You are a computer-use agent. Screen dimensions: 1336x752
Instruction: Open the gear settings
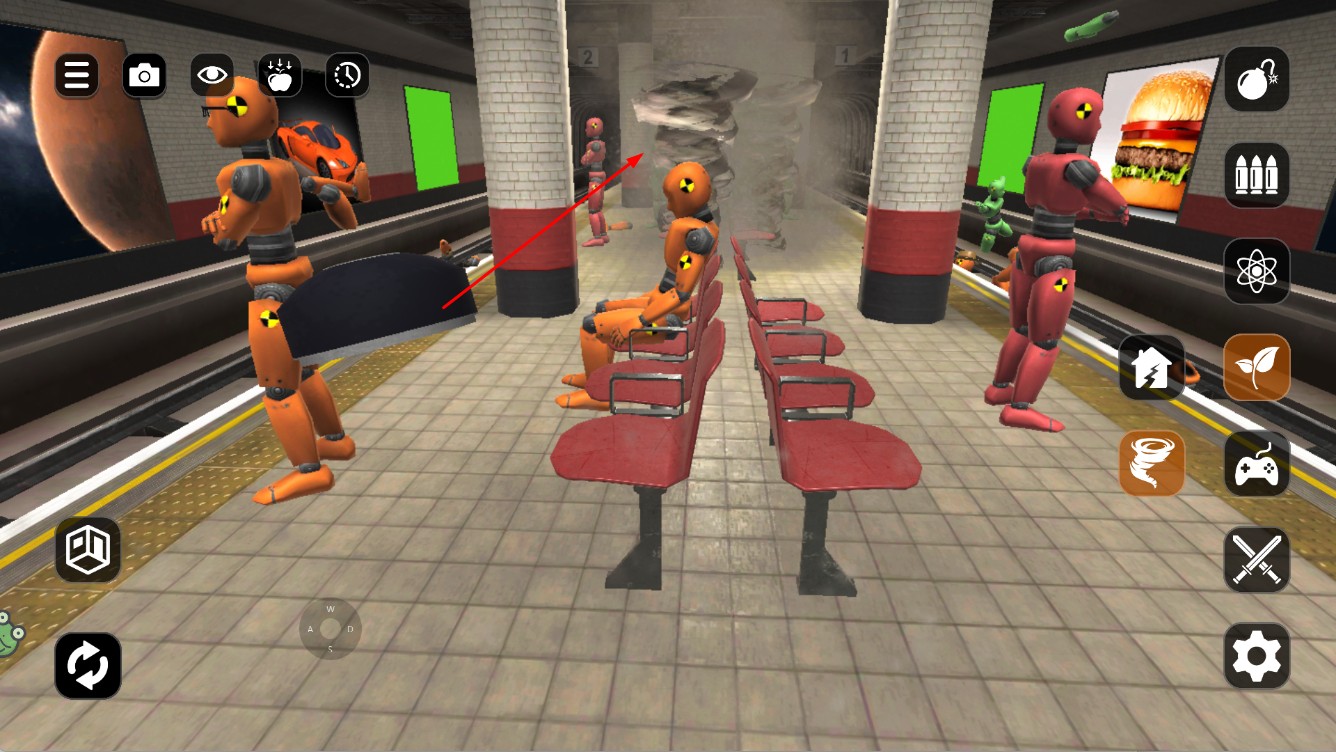pyautogui.click(x=1257, y=656)
